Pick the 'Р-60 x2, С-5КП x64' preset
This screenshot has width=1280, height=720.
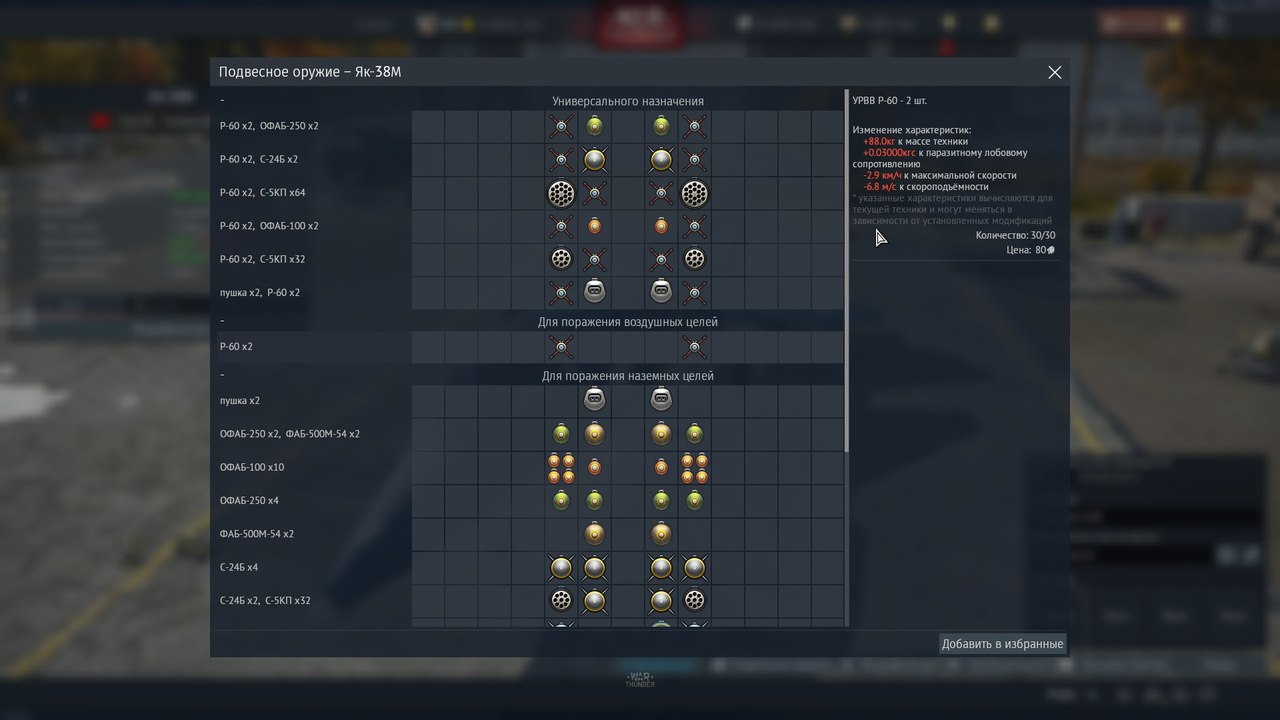tap(263, 193)
